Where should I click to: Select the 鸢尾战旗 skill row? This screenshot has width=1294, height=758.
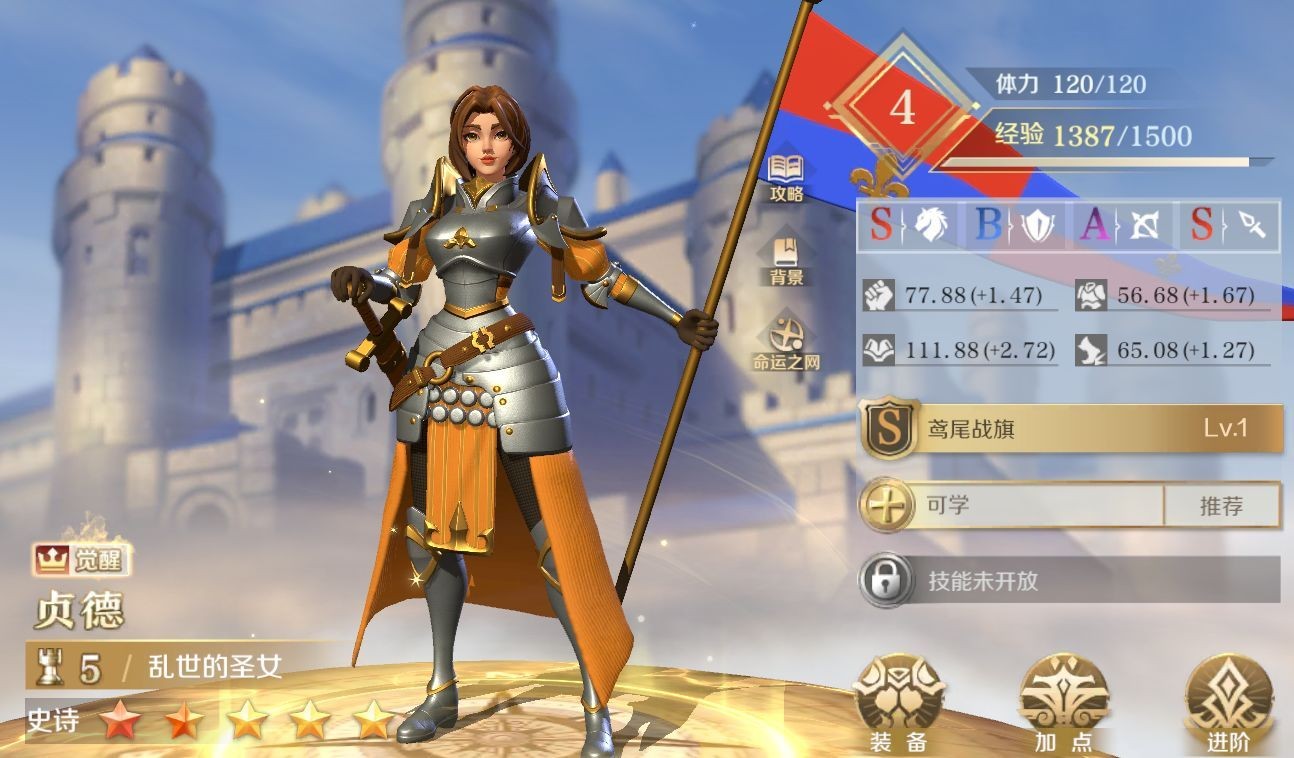(x=1071, y=430)
